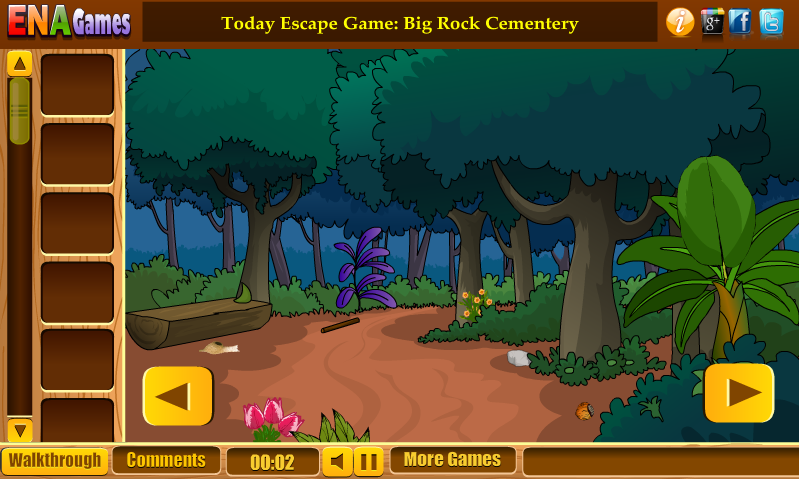
Task: Share the game on Twitter
Action: click(x=771, y=22)
